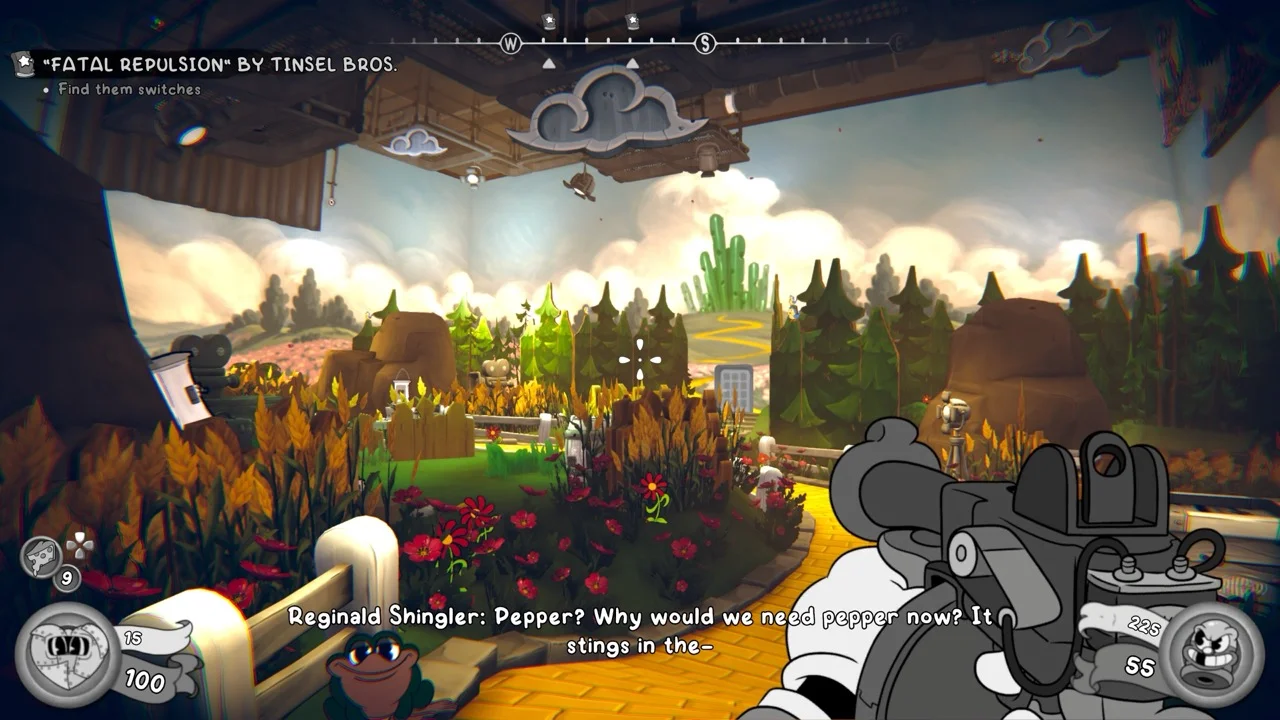Click the W marker on the compass

tap(511, 44)
